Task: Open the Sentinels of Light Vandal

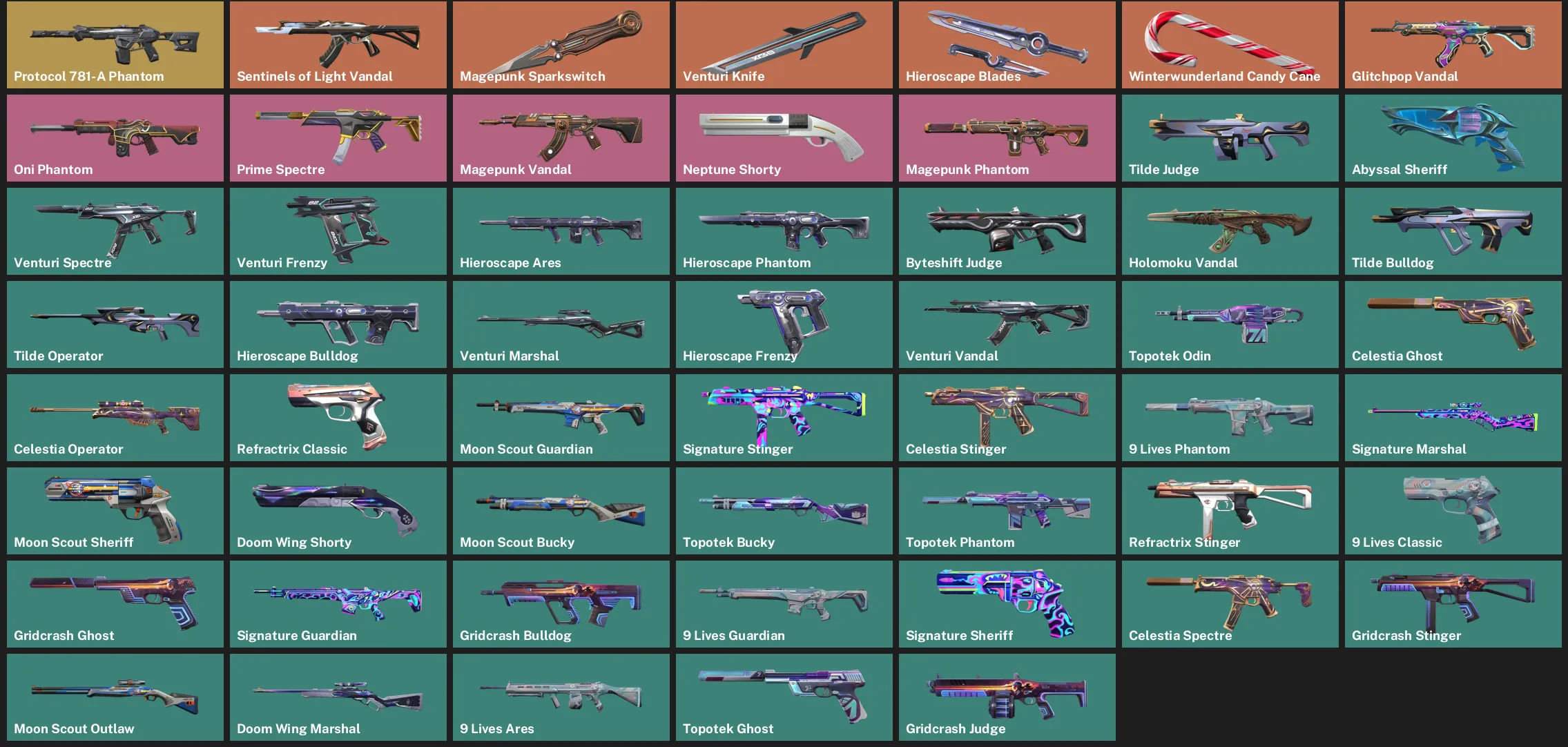Action: pyautogui.click(x=338, y=44)
